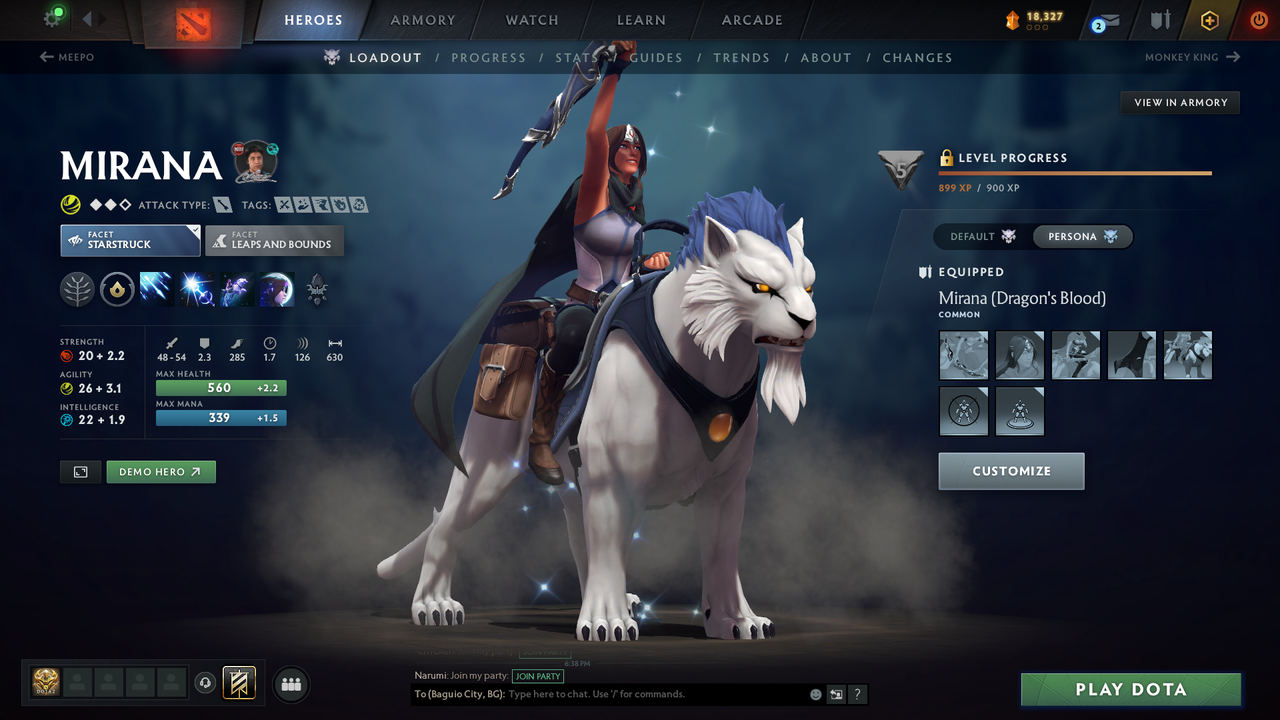Screen dimensions: 1280x720
Task: Select the Starfall ability icon
Action: pyautogui.click(x=158, y=289)
